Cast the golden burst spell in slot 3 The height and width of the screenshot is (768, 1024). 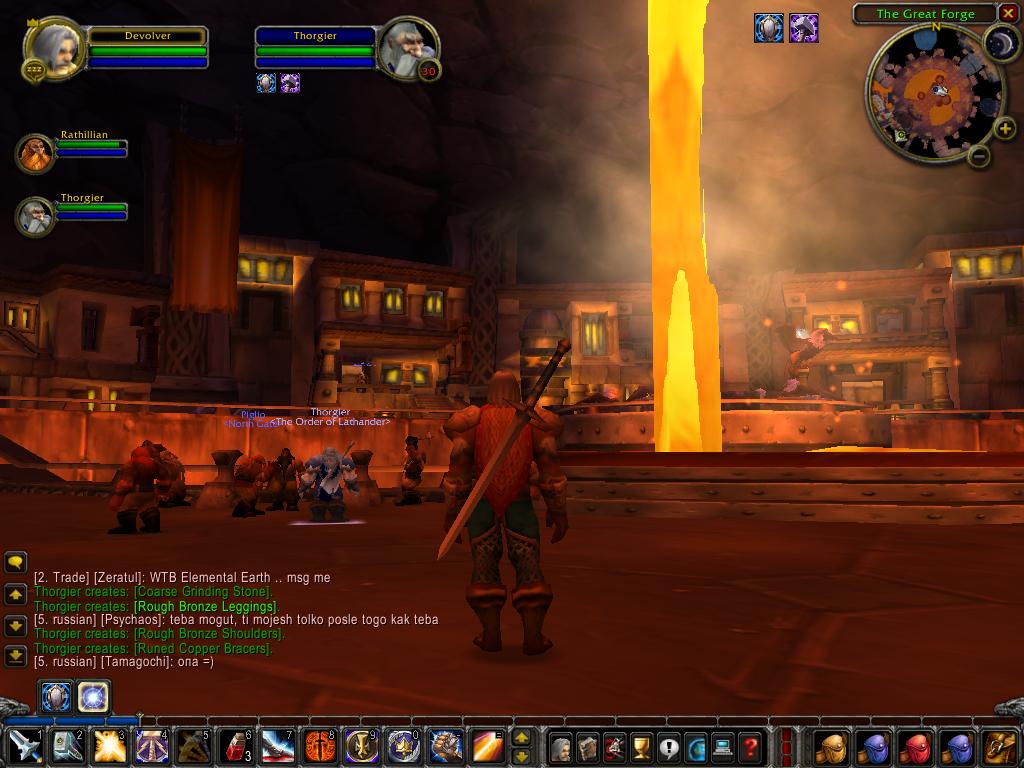pos(108,746)
